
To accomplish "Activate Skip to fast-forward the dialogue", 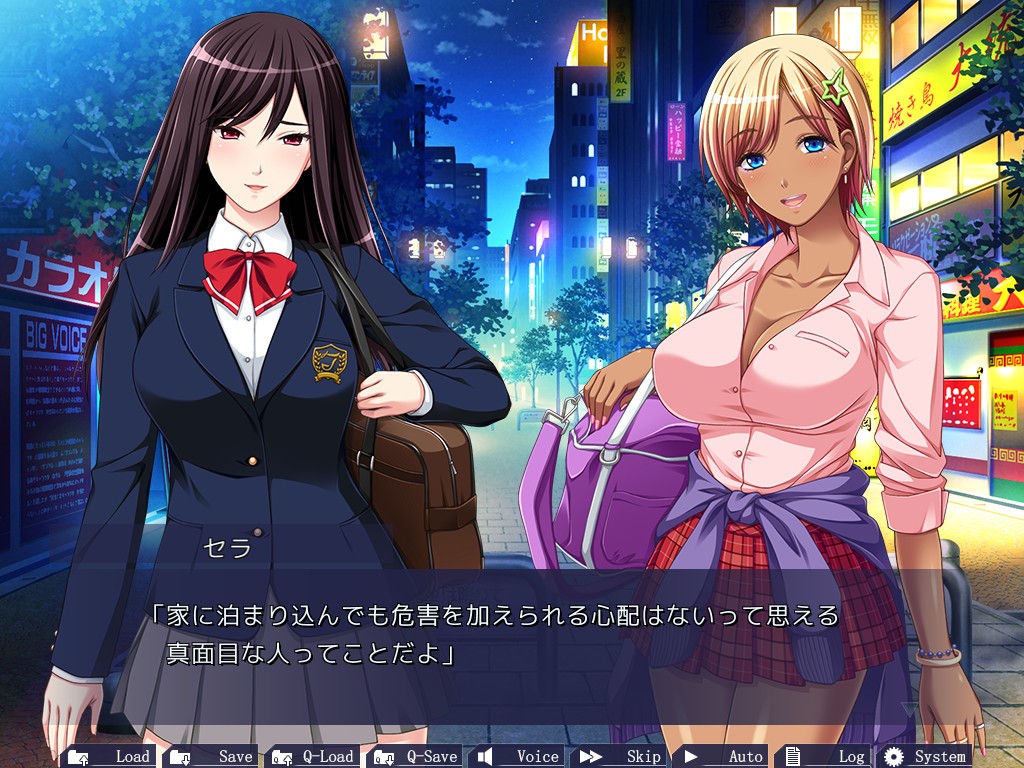I will (x=620, y=756).
